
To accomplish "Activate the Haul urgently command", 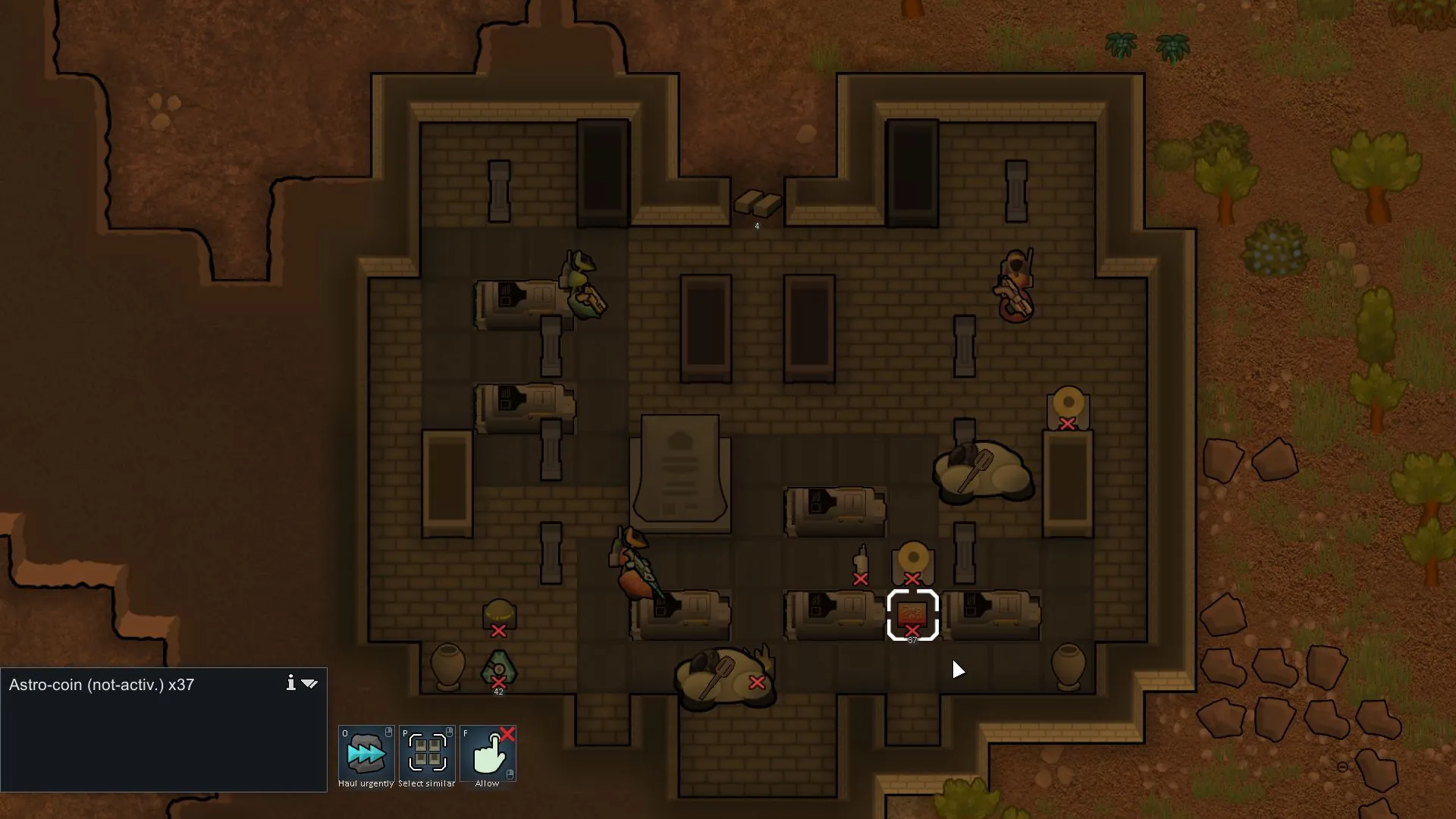I will pyautogui.click(x=366, y=753).
